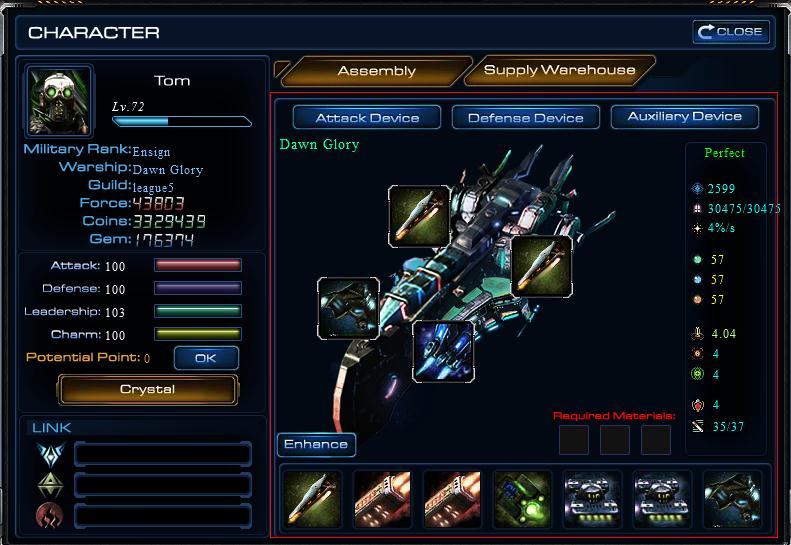The width and height of the screenshot is (791, 545).
Task: Close the Character window
Action: tap(731, 32)
